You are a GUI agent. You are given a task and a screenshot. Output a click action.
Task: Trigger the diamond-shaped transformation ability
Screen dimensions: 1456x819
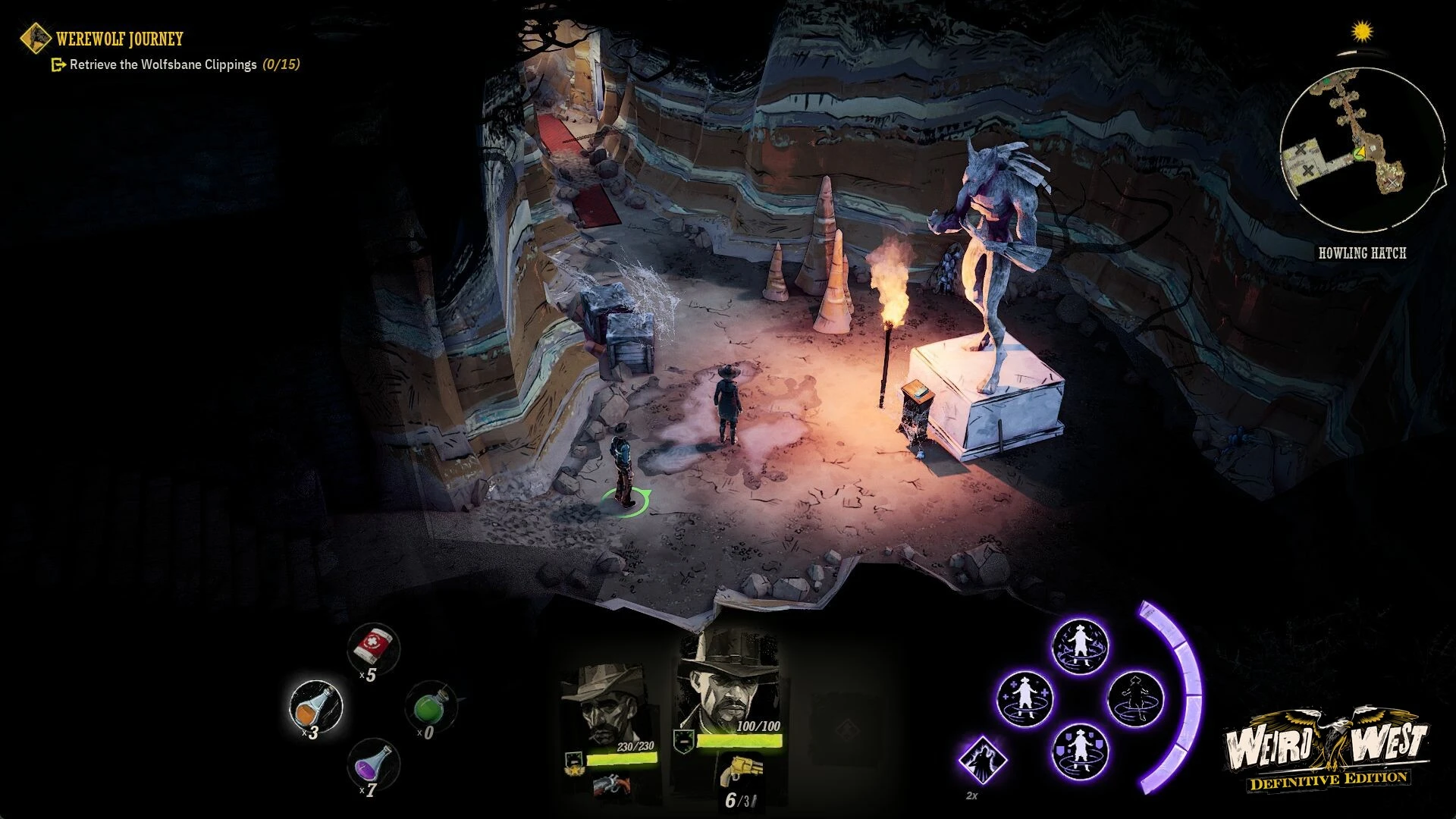click(x=982, y=760)
